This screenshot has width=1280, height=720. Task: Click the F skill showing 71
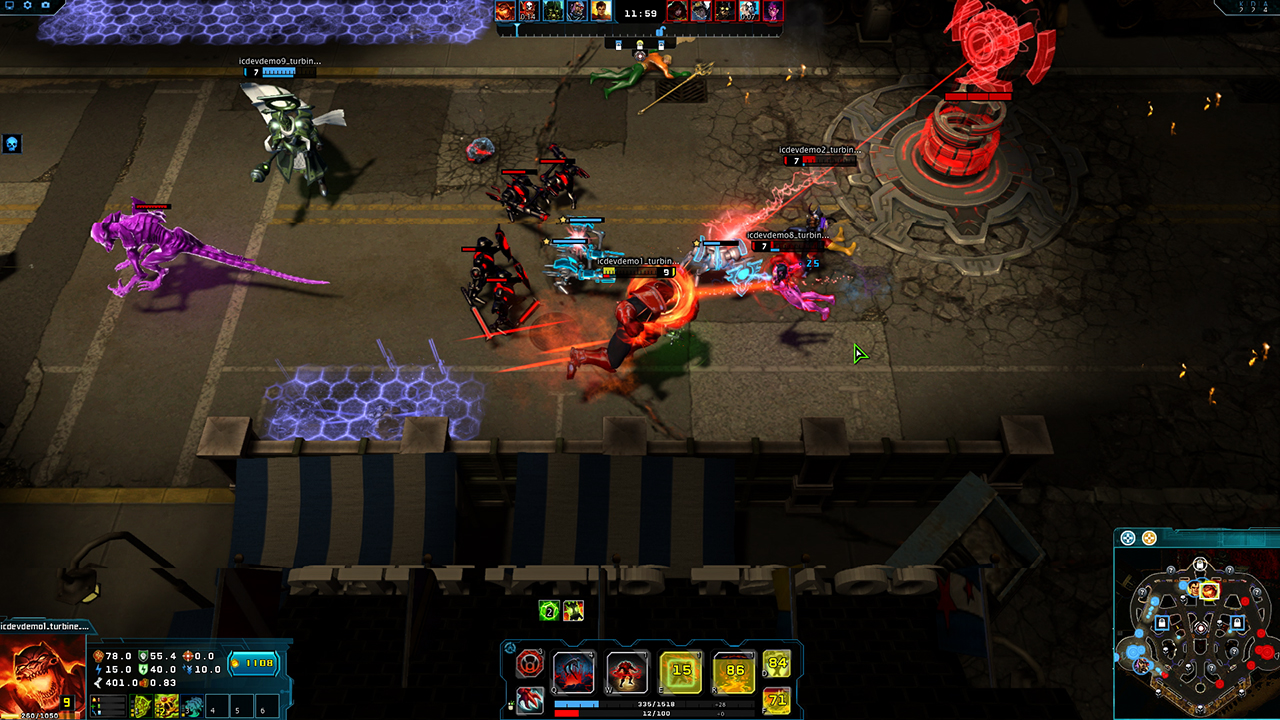coord(777,699)
